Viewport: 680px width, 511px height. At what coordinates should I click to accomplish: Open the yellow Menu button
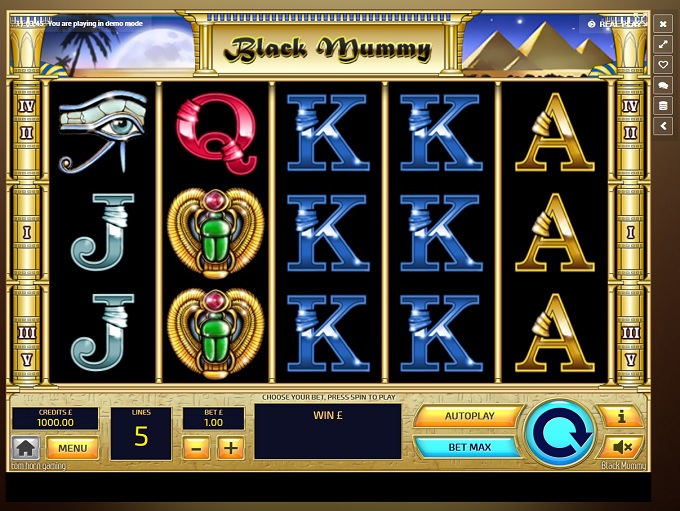pos(72,448)
